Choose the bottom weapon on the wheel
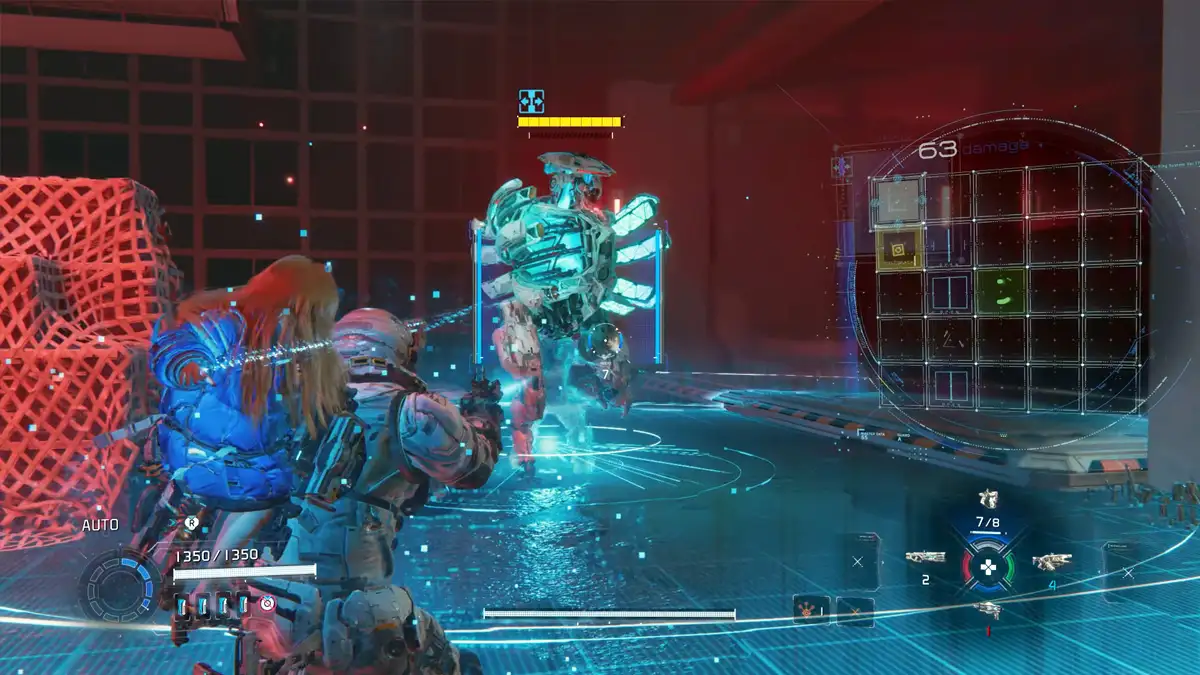This screenshot has height=675, width=1200. 987,609
